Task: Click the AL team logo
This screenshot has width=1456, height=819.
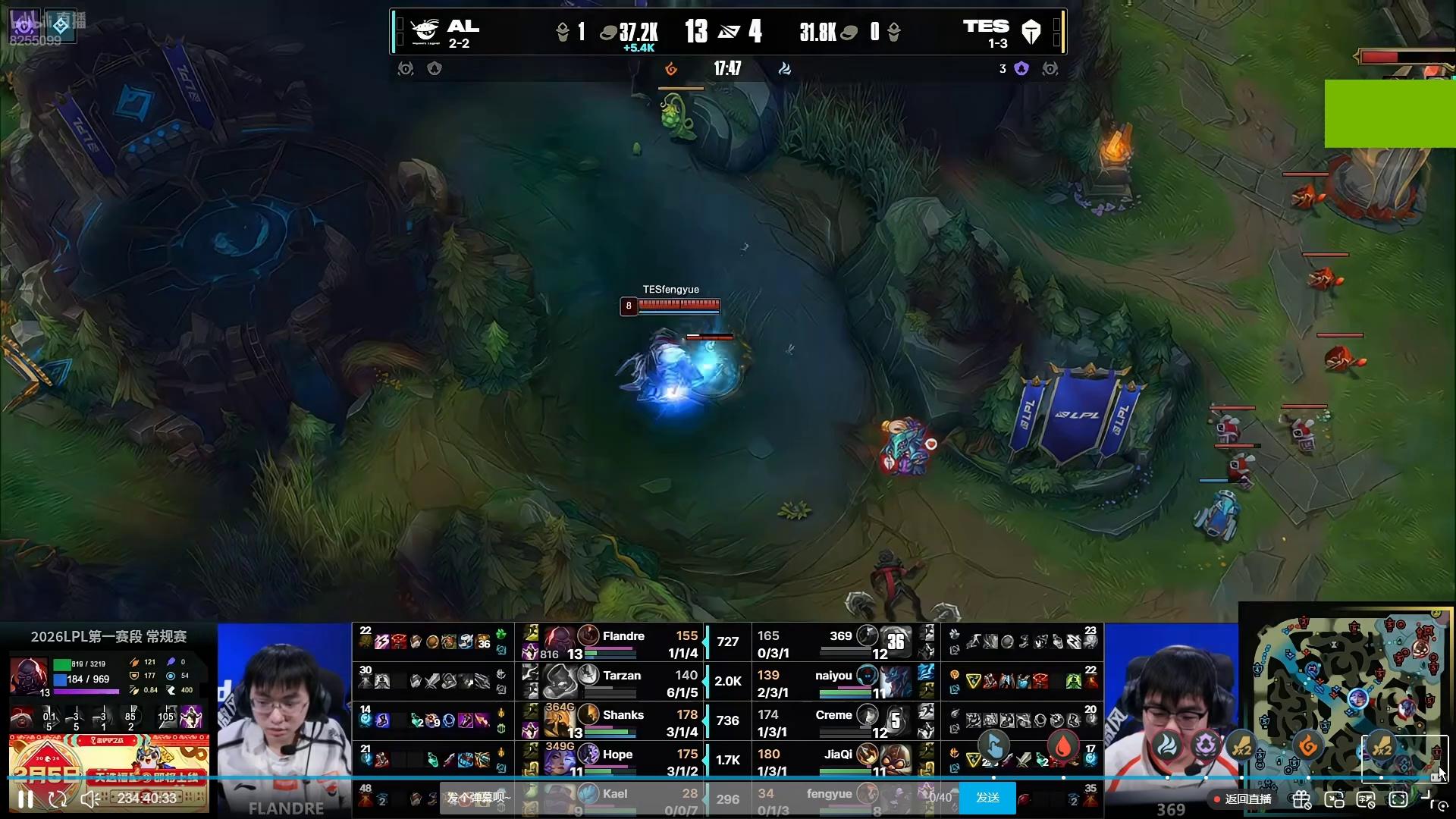Action: coord(425,32)
